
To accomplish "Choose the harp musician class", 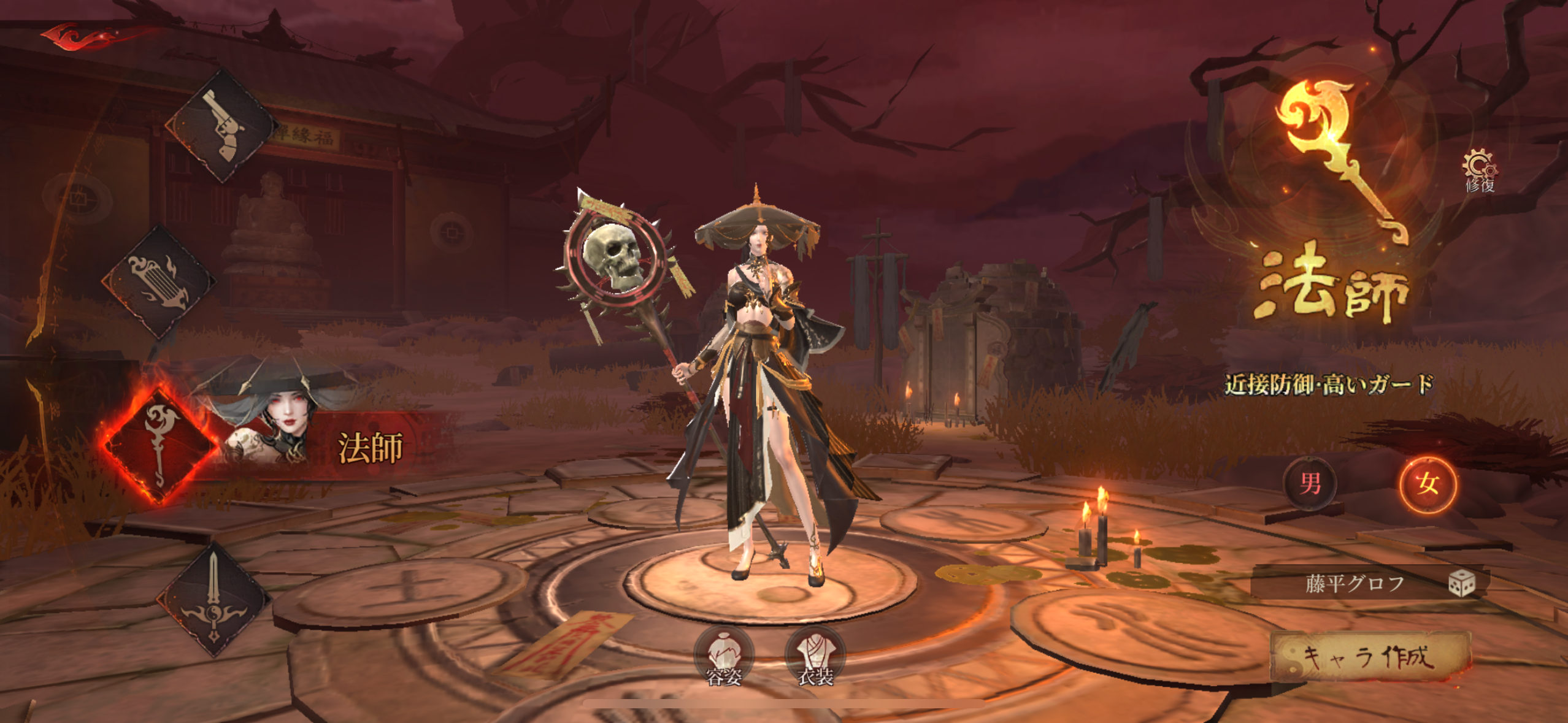I will click(x=158, y=281).
